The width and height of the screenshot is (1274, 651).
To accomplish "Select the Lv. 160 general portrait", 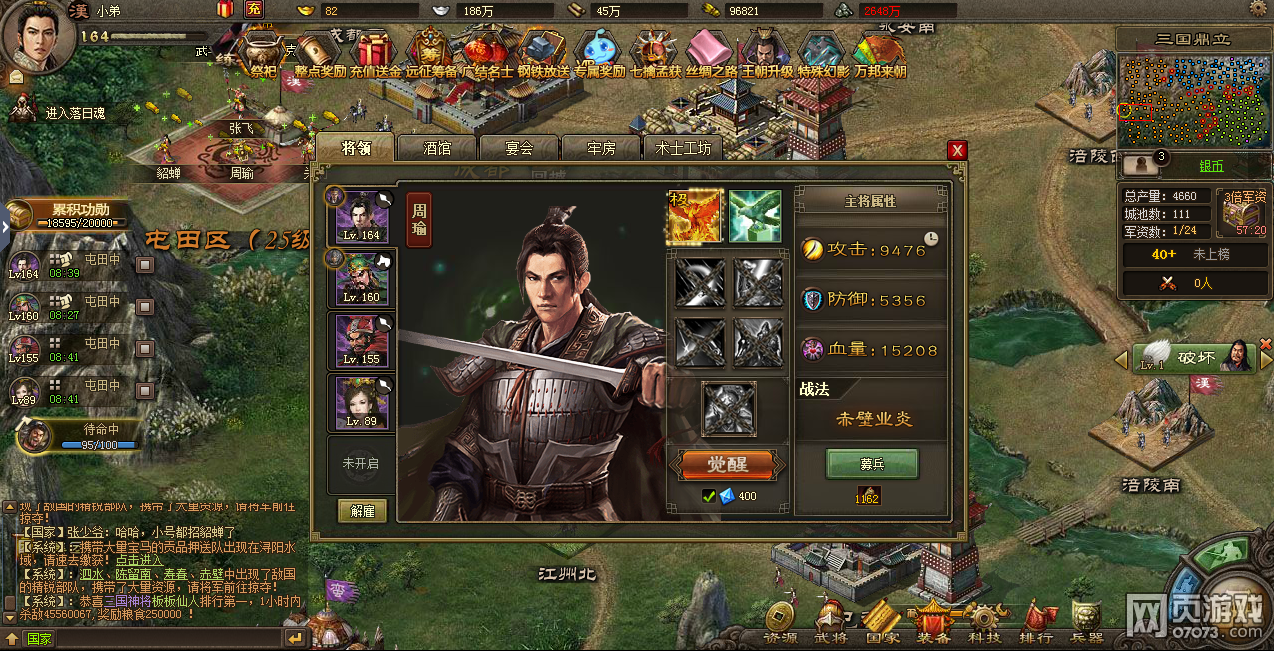I will point(362,278).
